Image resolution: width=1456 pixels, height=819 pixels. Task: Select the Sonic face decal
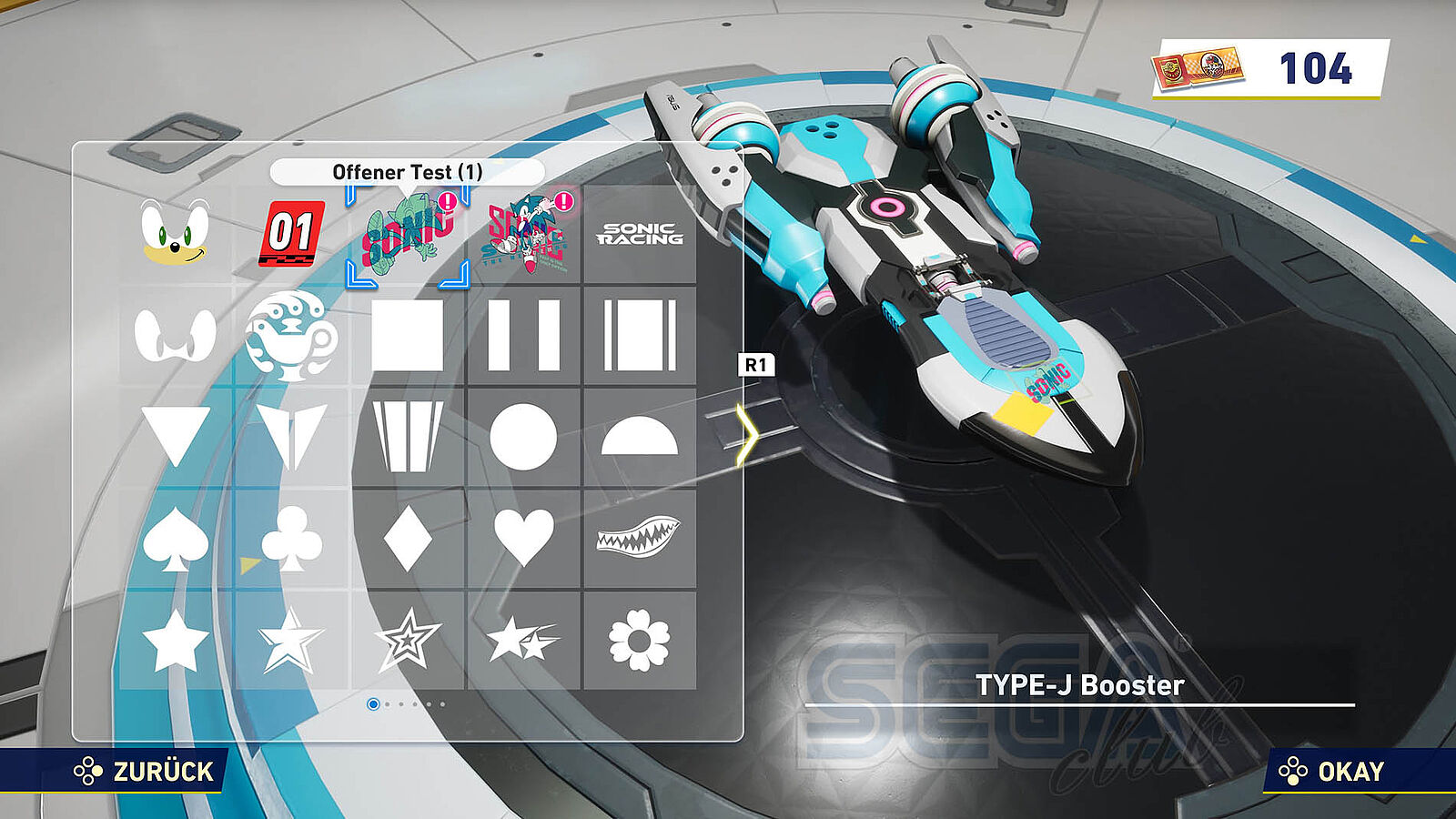175,234
